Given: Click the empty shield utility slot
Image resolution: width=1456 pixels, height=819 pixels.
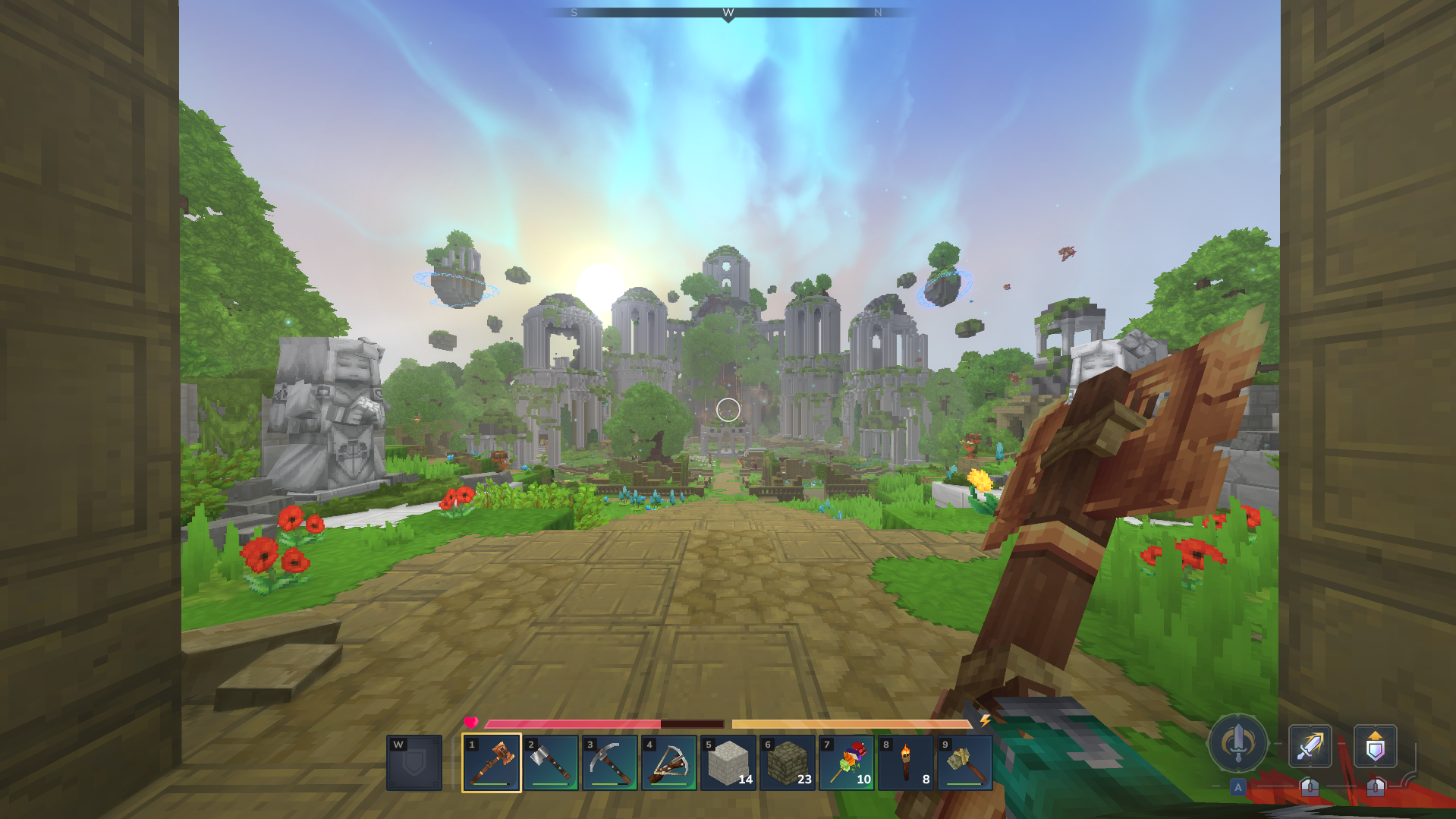Looking at the screenshot, I should [x=414, y=762].
